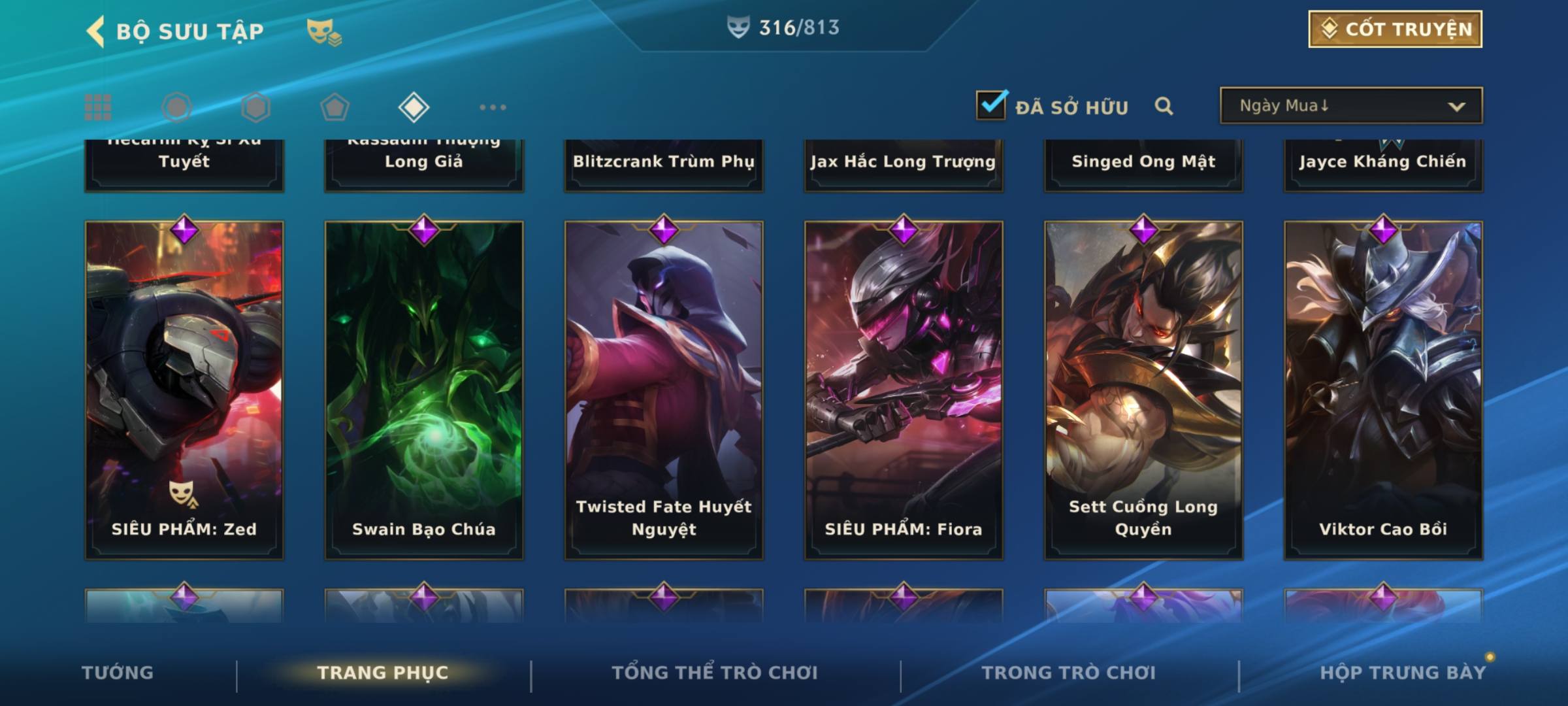Open the Ngày Mua sort dropdown

click(1350, 106)
